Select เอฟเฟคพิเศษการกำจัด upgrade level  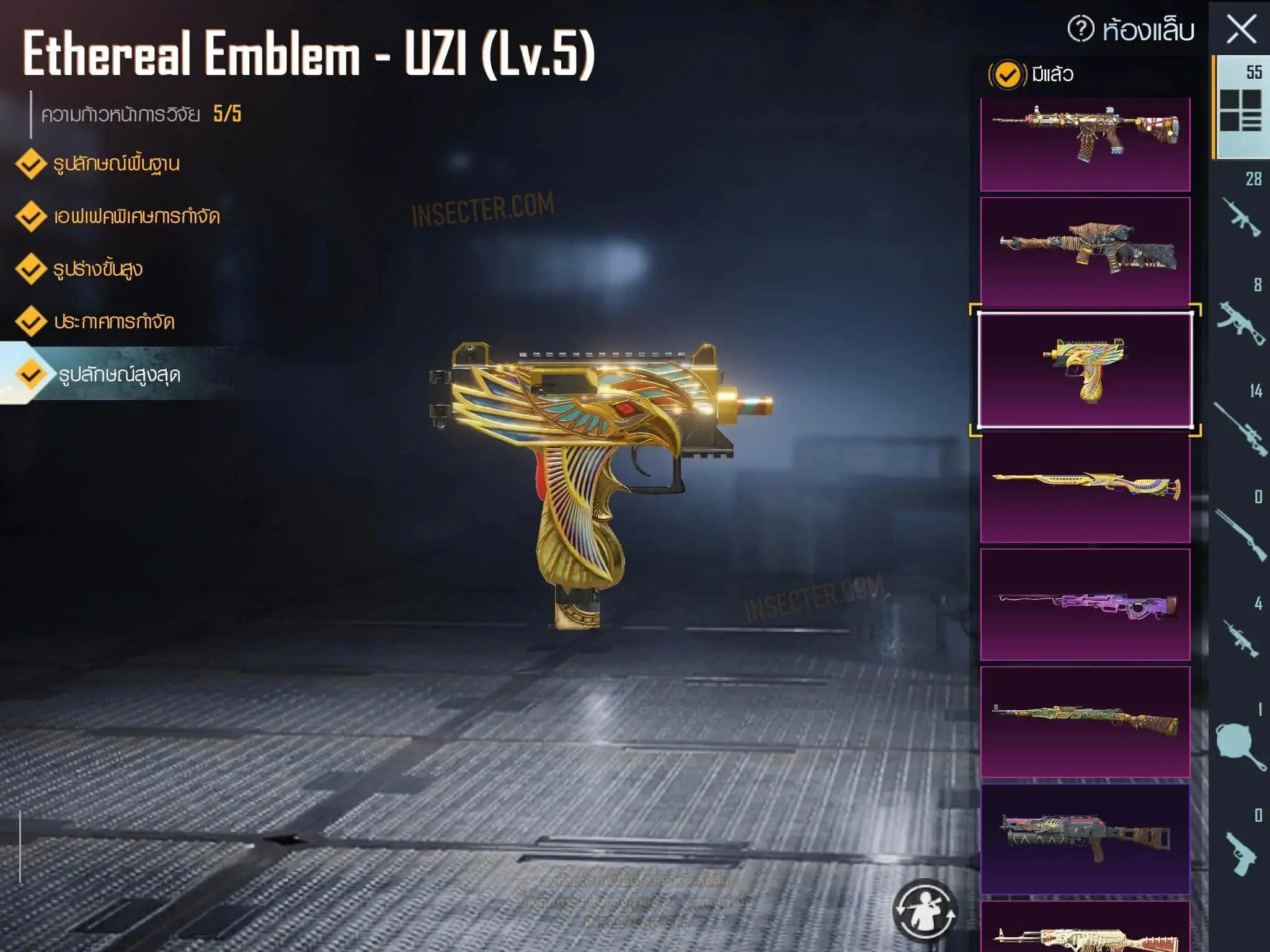coord(136,217)
